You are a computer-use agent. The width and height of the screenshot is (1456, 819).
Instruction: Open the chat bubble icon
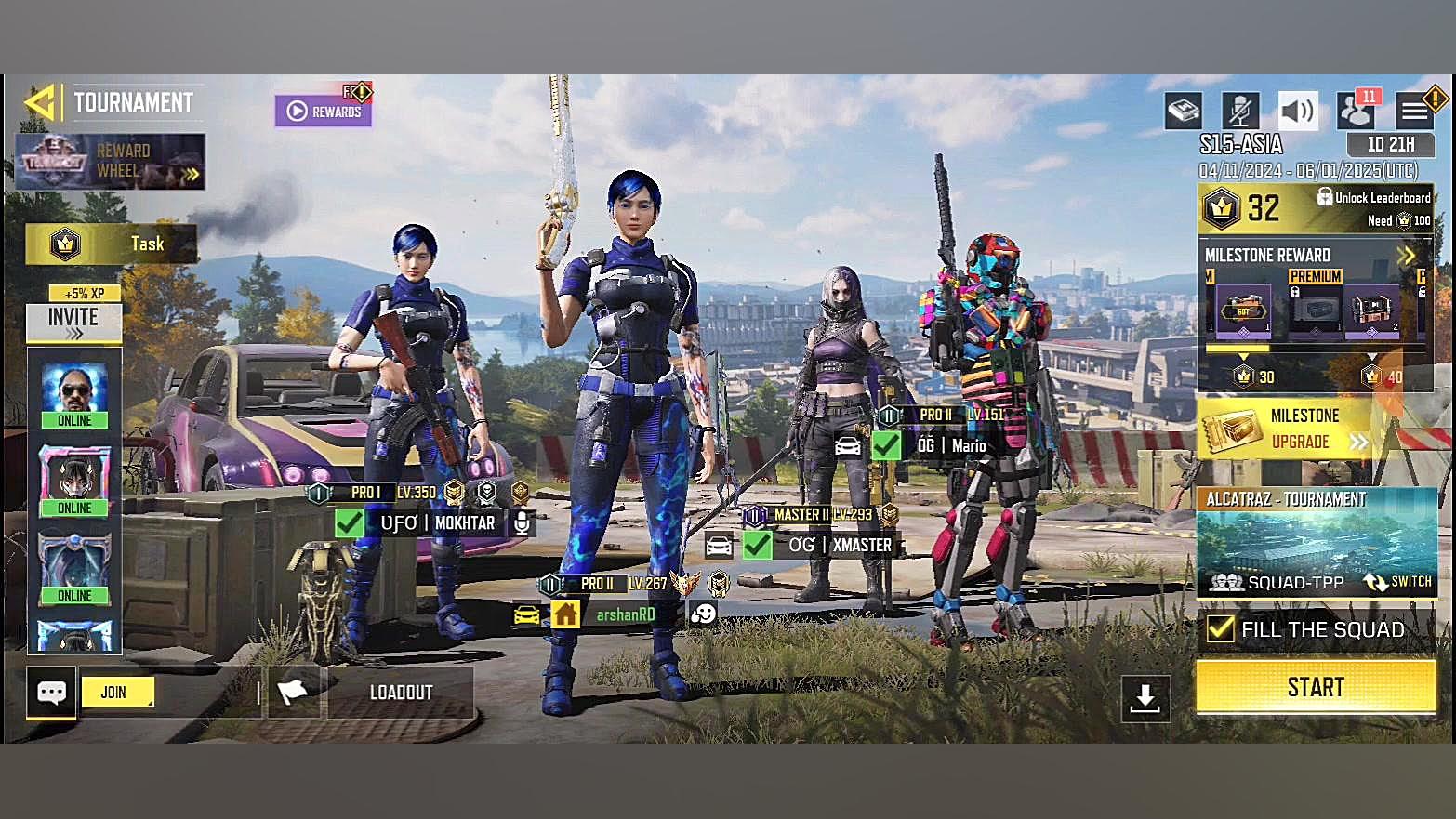51,693
